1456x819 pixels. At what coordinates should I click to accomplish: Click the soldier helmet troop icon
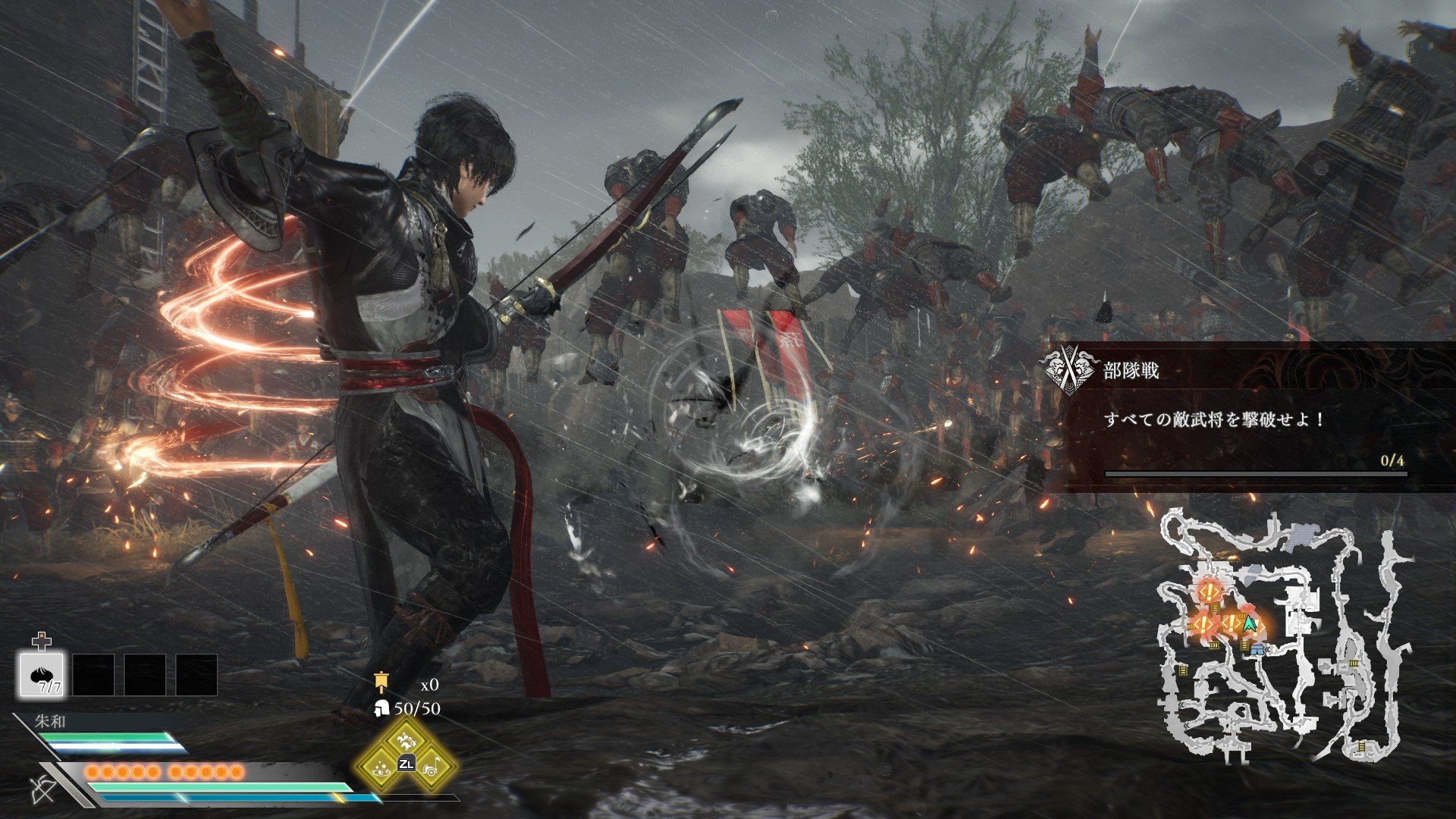pyautogui.click(x=381, y=708)
